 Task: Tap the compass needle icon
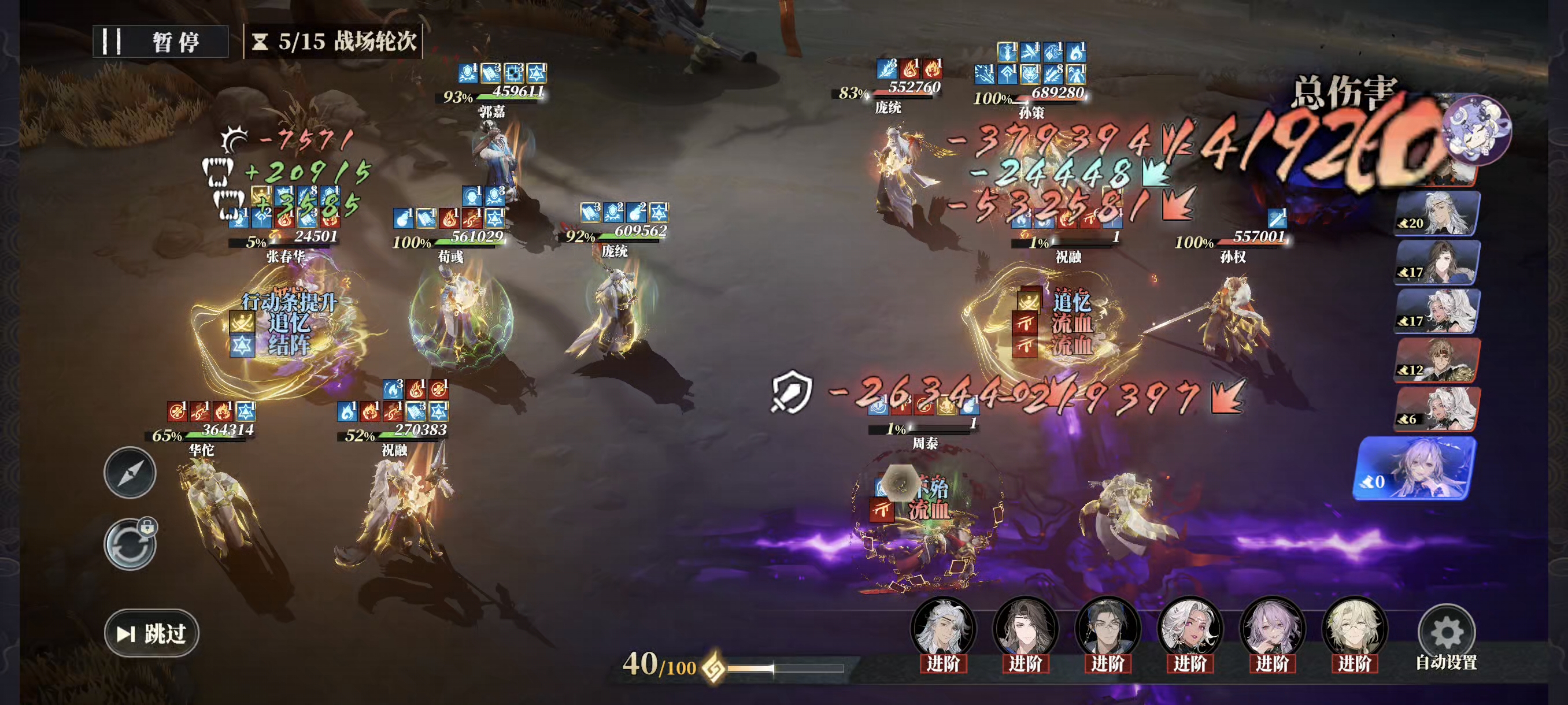tap(130, 473)
